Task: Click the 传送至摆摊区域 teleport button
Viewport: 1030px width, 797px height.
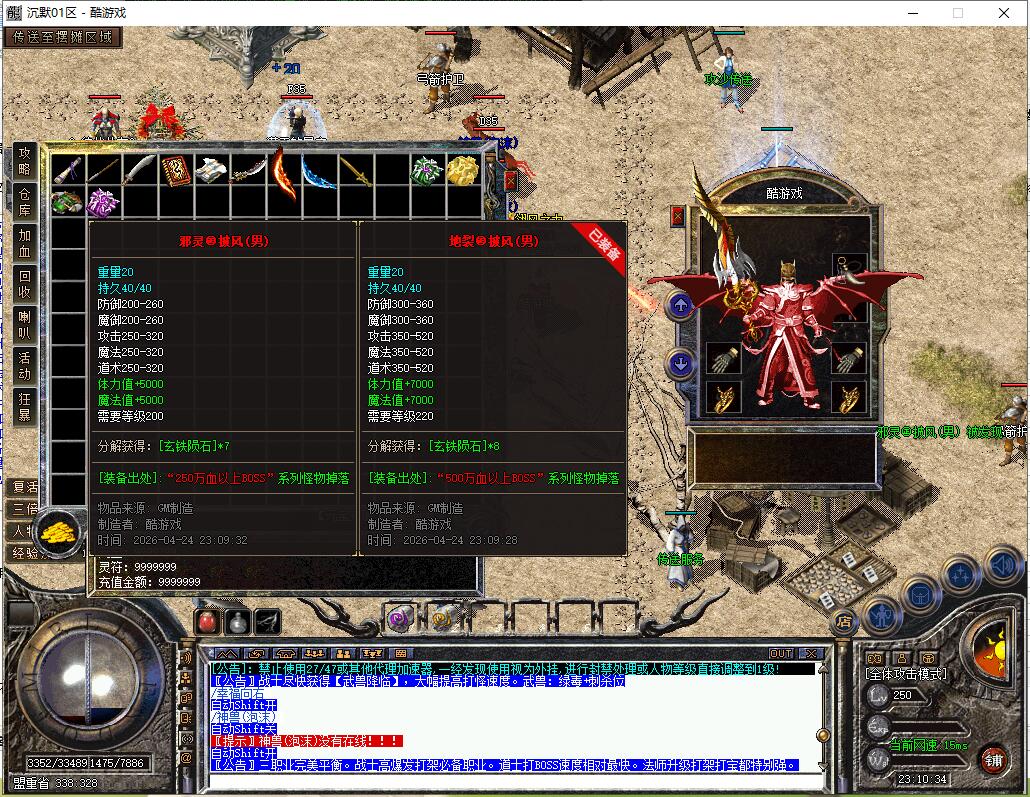Action: coord(63,38)
